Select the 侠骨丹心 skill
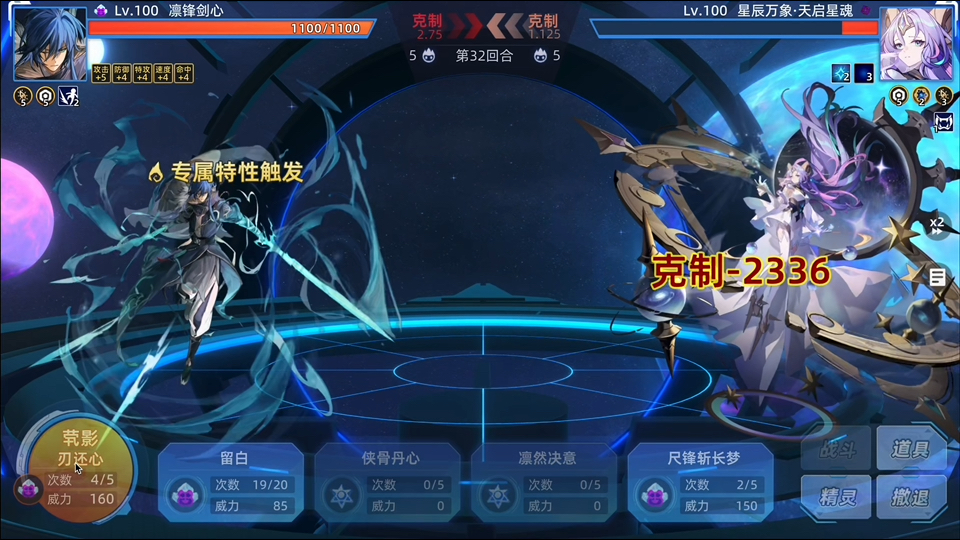 tap(387, 483)
